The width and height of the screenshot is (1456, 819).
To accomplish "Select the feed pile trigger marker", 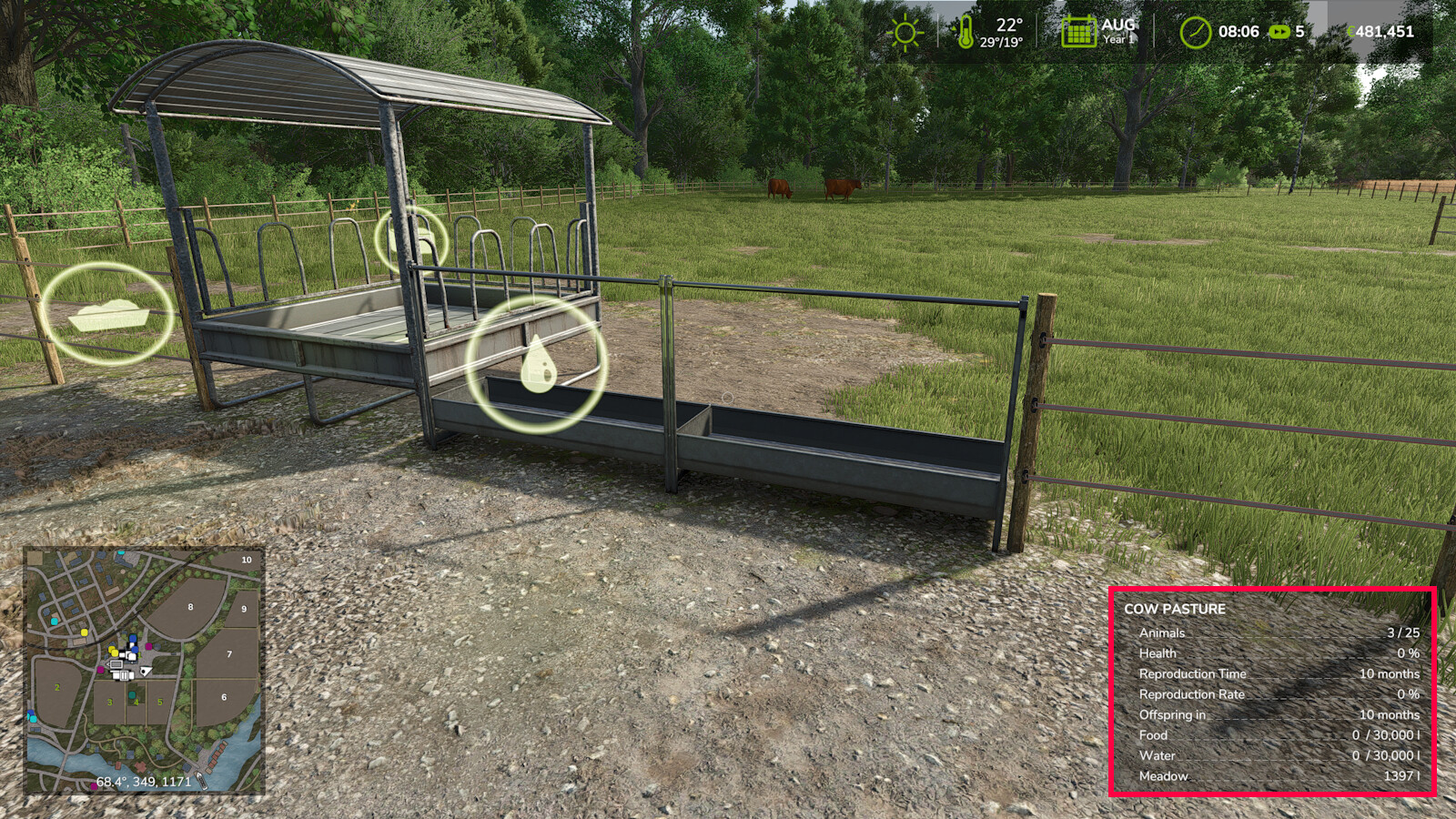I will tap(108, 314).
